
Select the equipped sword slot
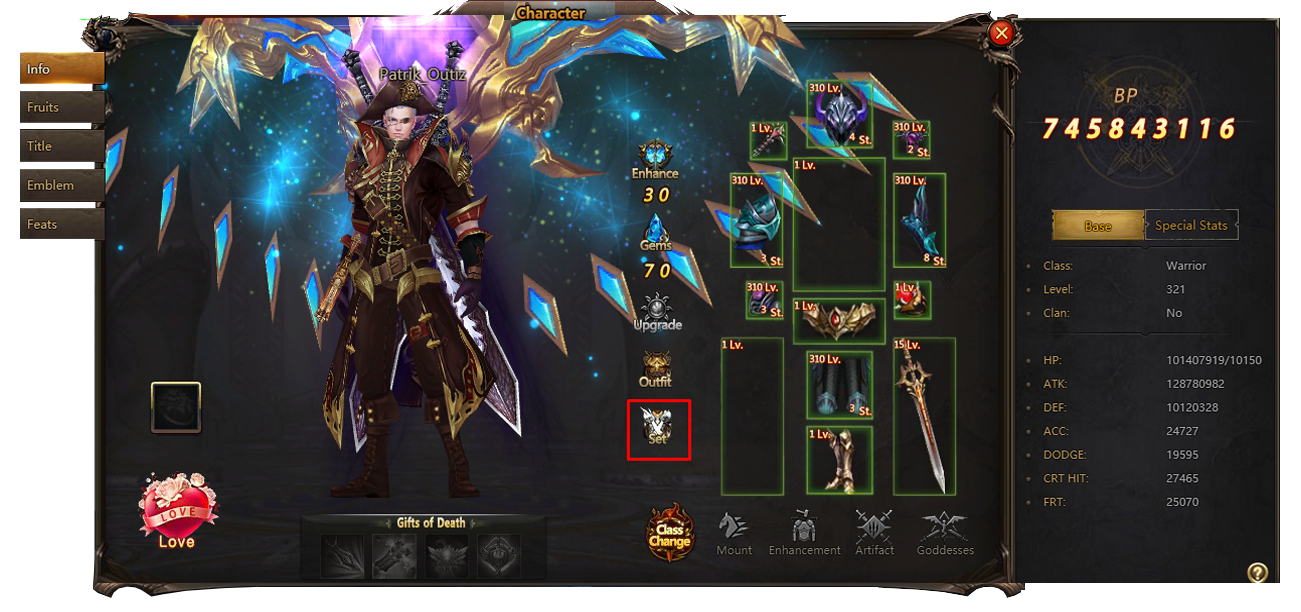[x=924, y=416]
